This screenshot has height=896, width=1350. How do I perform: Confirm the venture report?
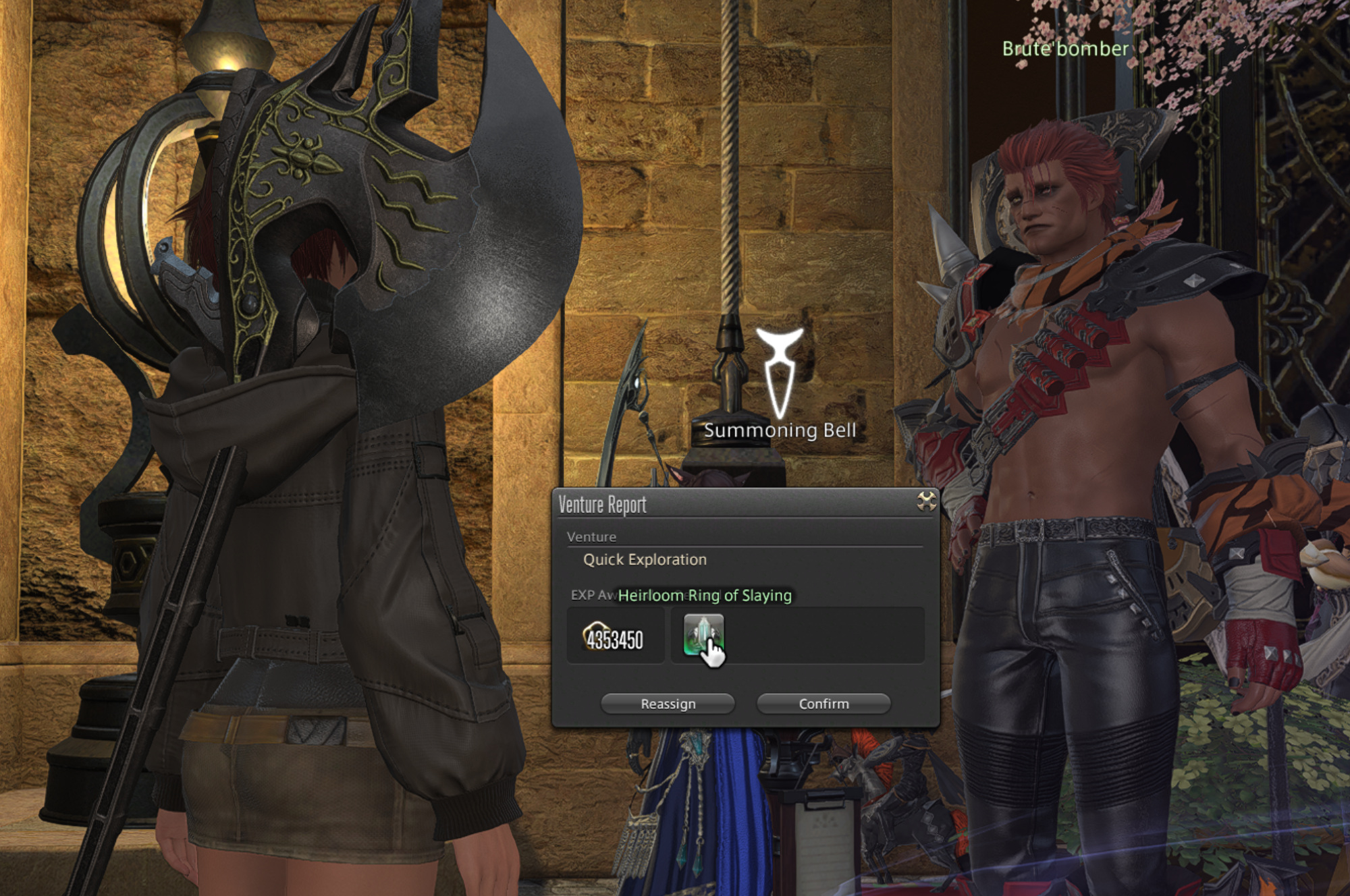[x=823, y=704]
